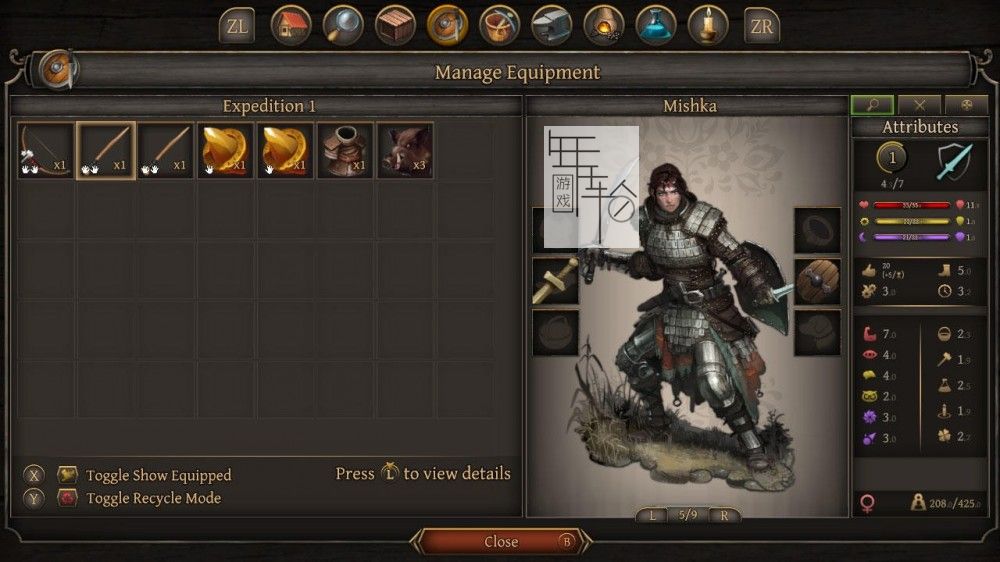Open the bucket and pickaxe icon
Screen dimensions: 1000x562
499,26
